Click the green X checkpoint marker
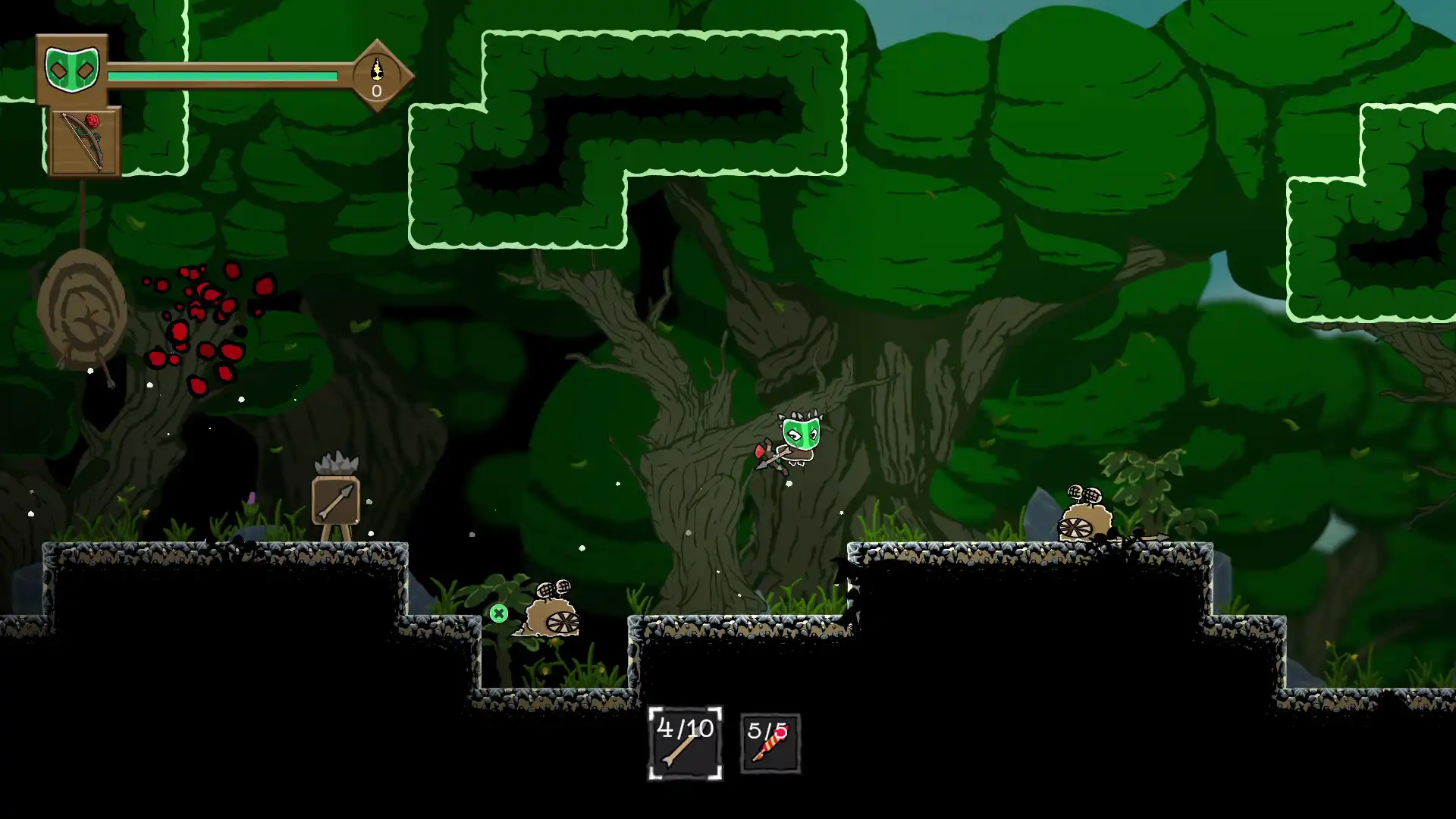The width and height of the screenshot is (1456, 819). (x=499, y=613)
